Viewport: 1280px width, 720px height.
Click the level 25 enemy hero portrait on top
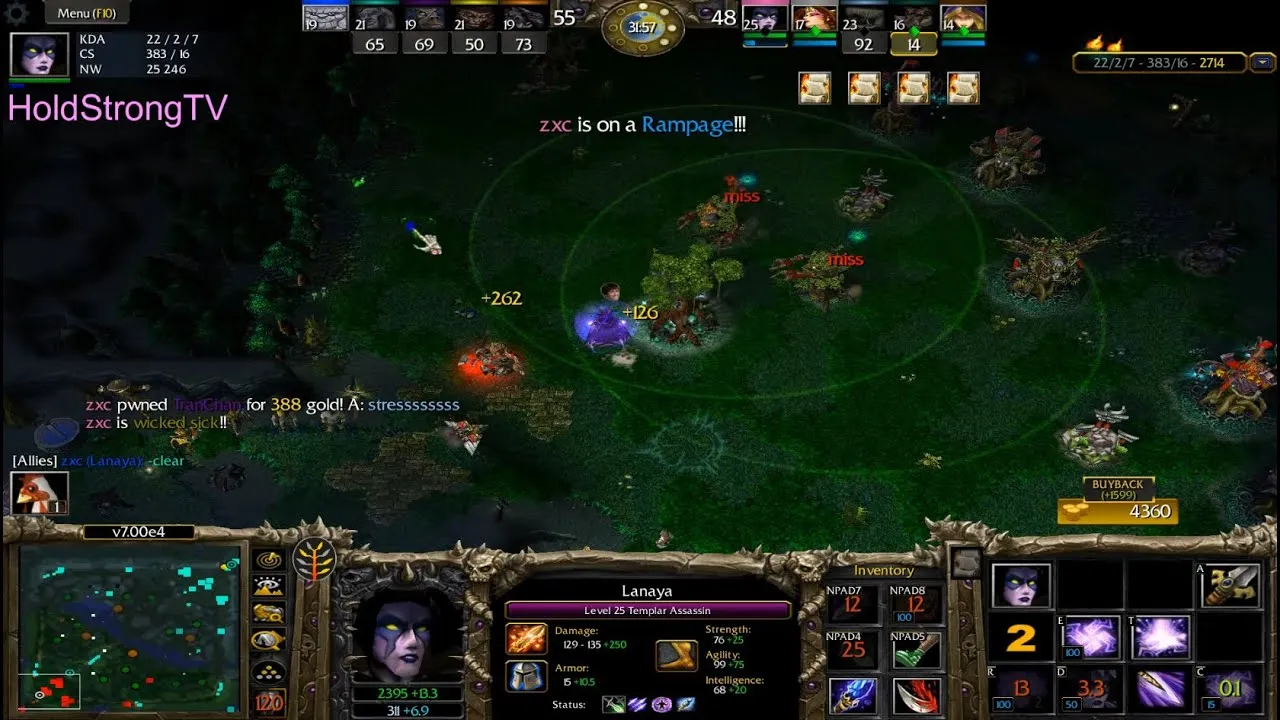[x=763, y=20]
